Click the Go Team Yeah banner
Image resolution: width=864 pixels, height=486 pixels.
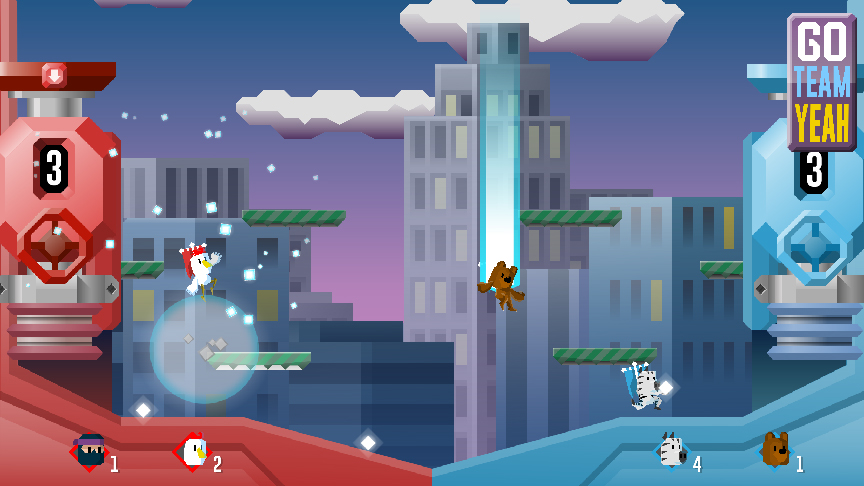pyautogui.click(x=822, y=82)
